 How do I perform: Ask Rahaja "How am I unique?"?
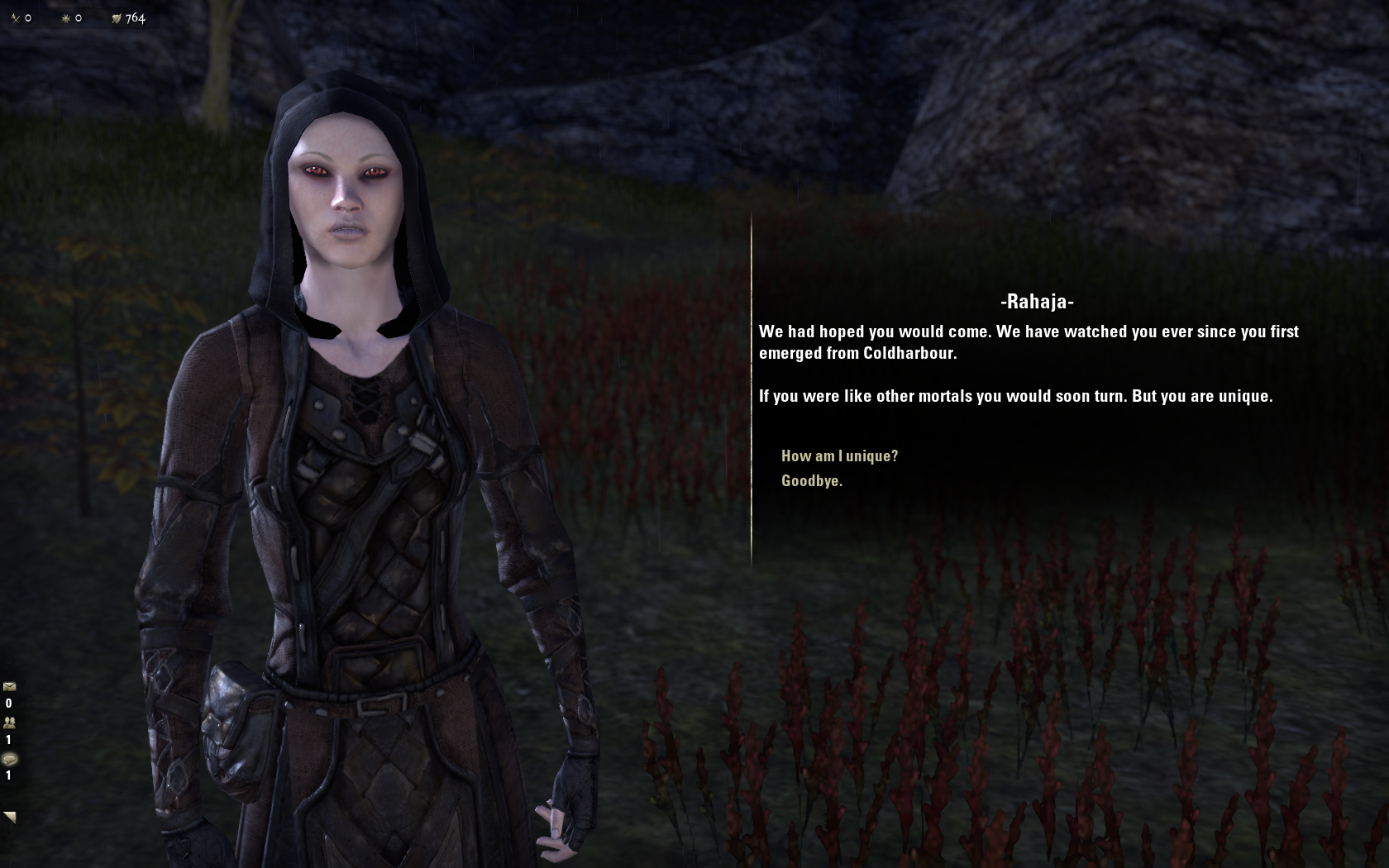point(839,455)
